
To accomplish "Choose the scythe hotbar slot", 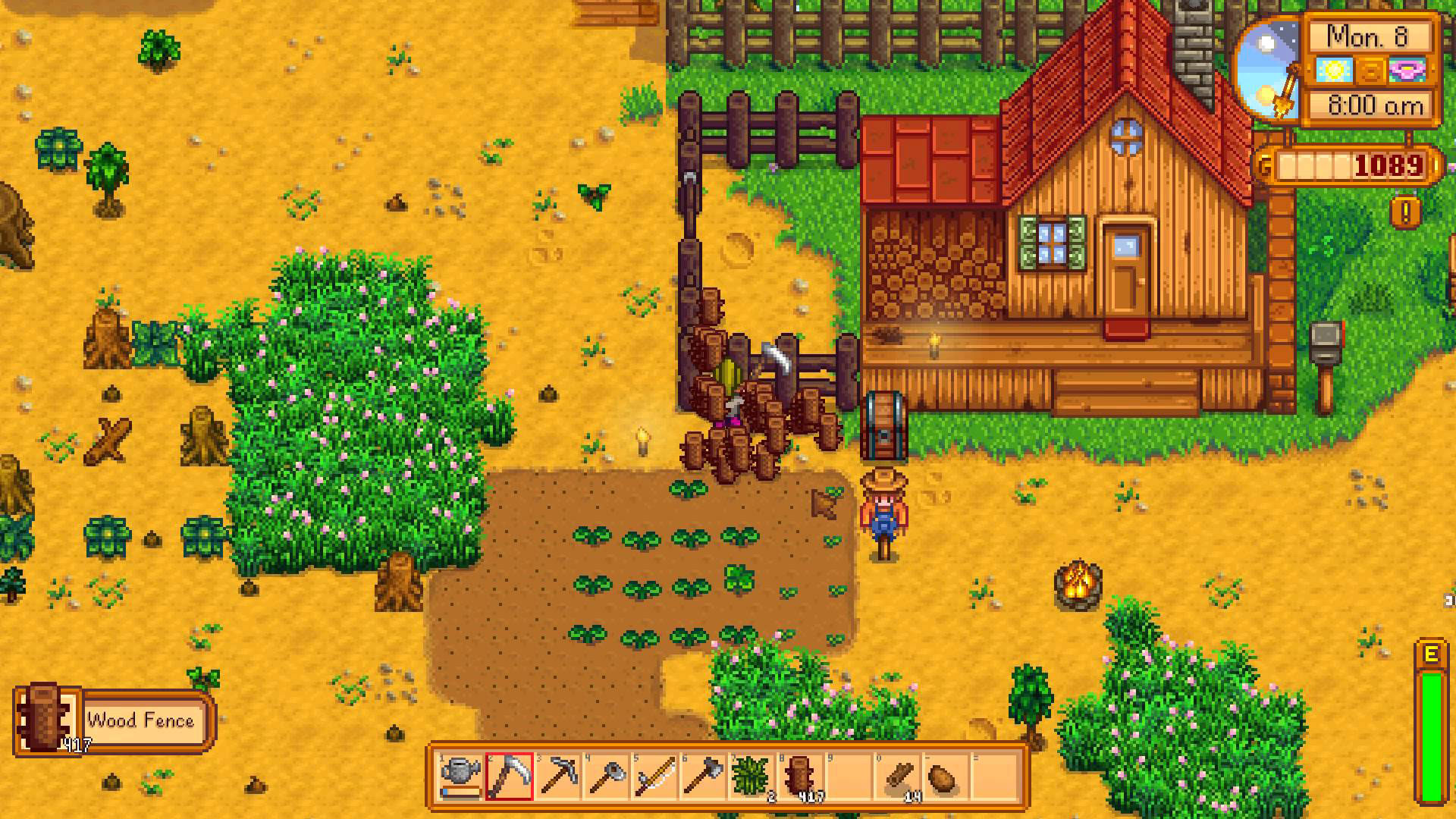I will tap(510, 776).
